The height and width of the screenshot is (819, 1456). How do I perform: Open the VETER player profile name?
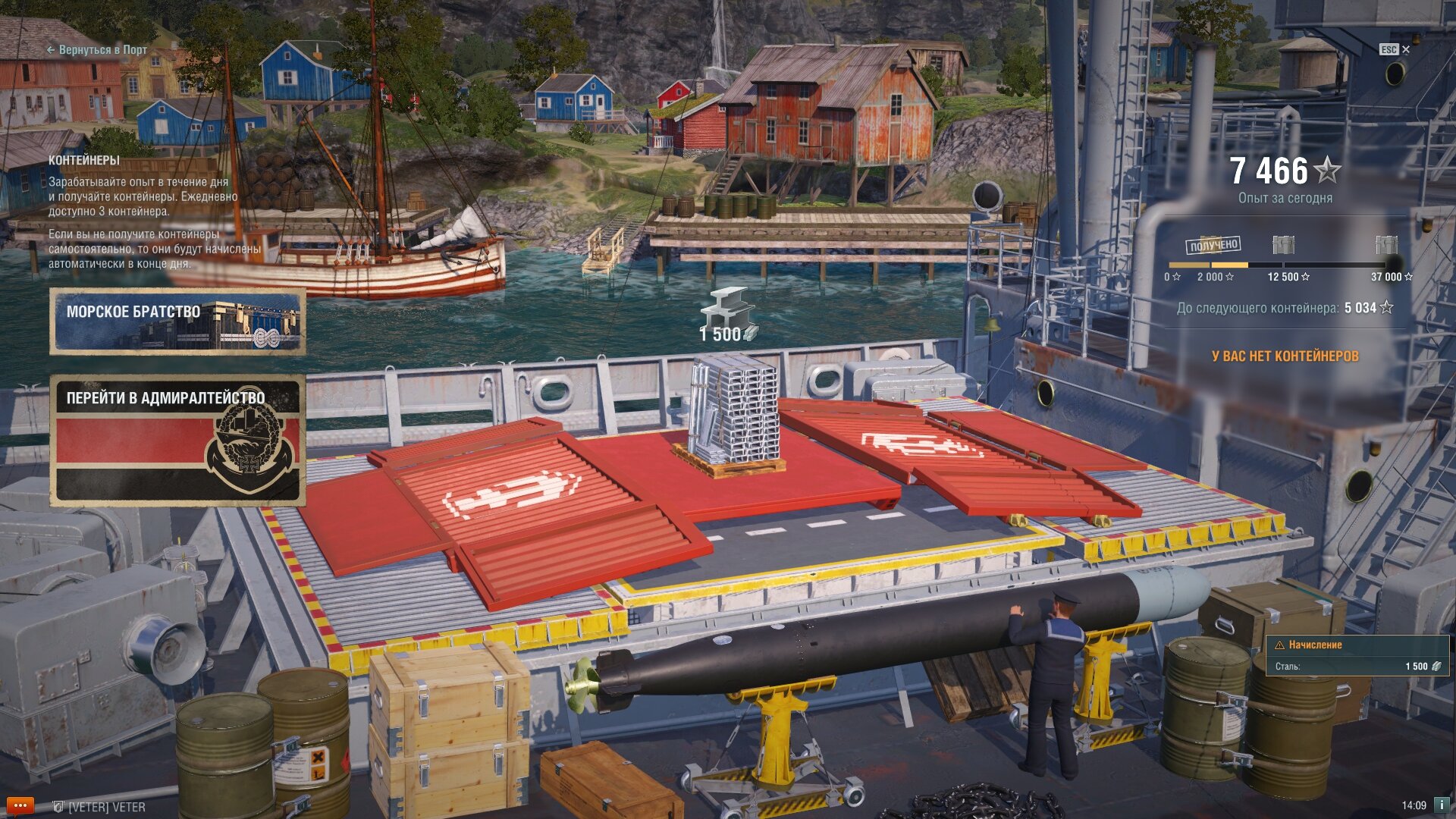click(x=106, y=807)
